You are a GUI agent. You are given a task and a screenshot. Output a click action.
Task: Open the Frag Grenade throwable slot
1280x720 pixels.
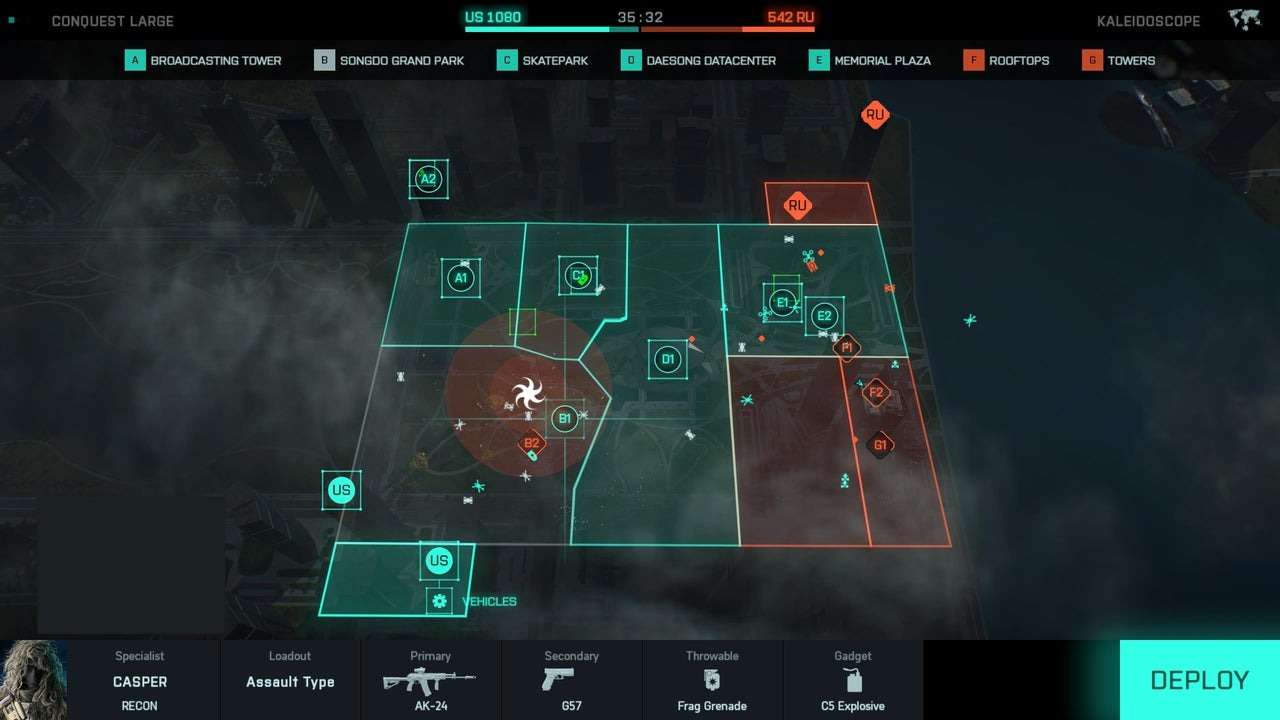coord(712,681)
